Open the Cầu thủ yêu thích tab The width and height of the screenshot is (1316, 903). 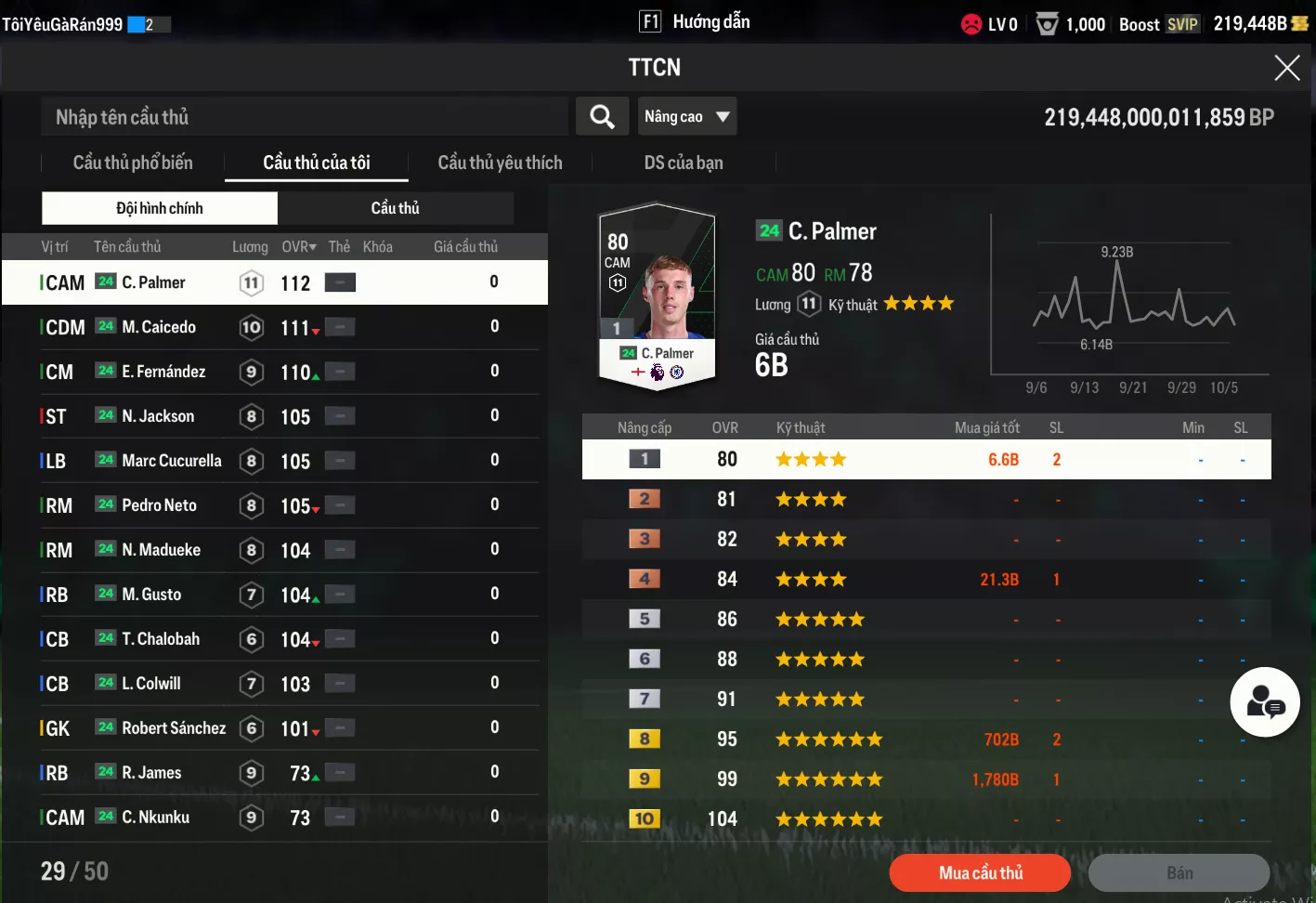(500, 163)
